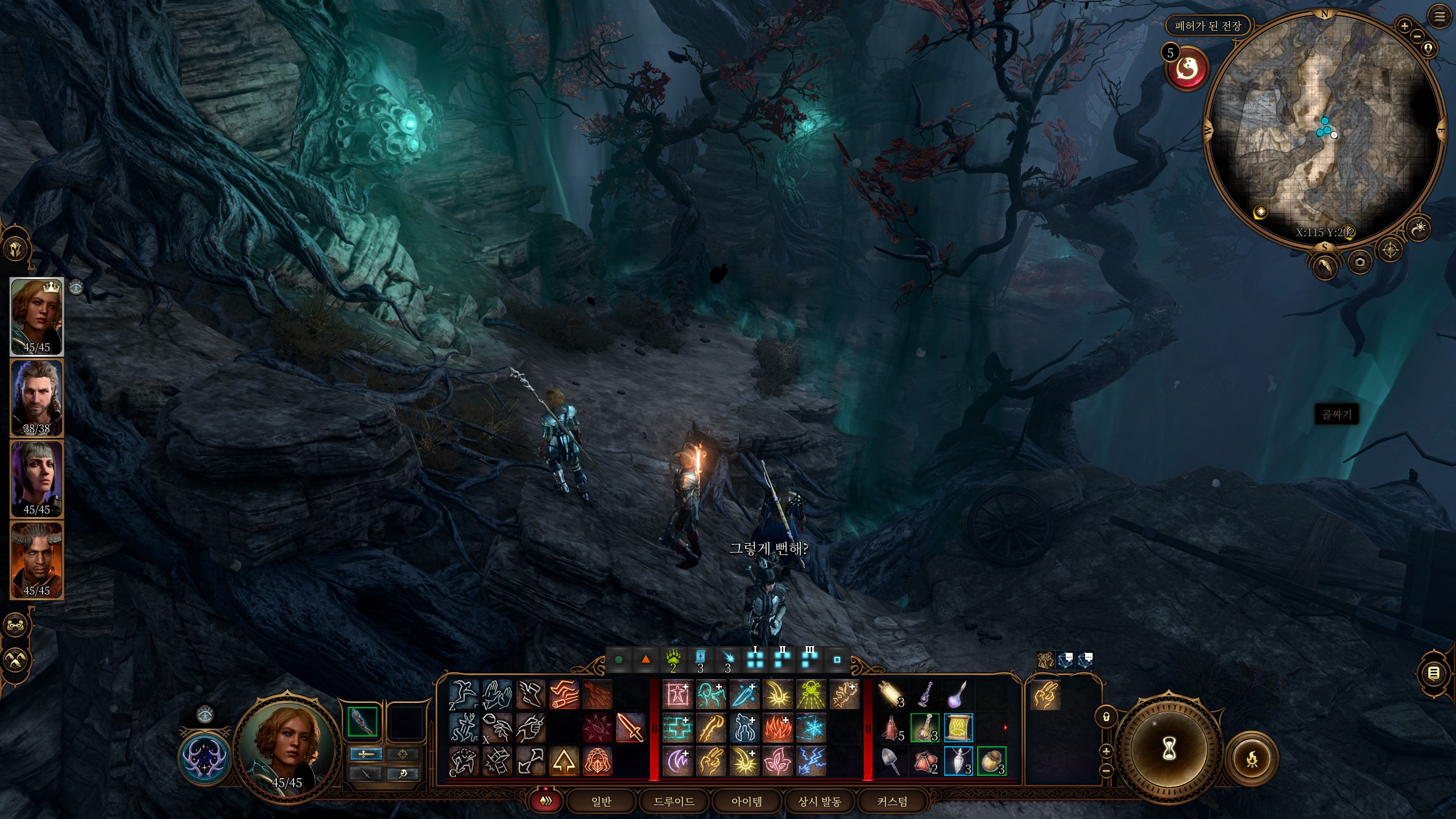The width and height of the screenshot is (1456, 819).
Task: Cast the snowflake ice spell
Action: [x=810, y=728]
